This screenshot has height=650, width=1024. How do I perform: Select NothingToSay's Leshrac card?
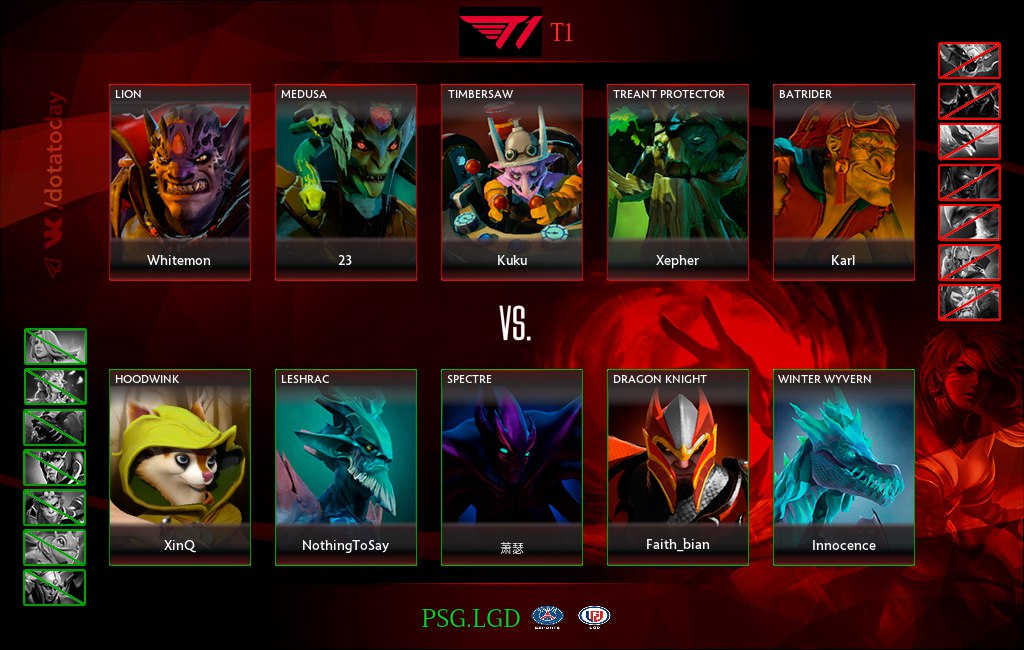pyautogui.click(x=346, y=467)
